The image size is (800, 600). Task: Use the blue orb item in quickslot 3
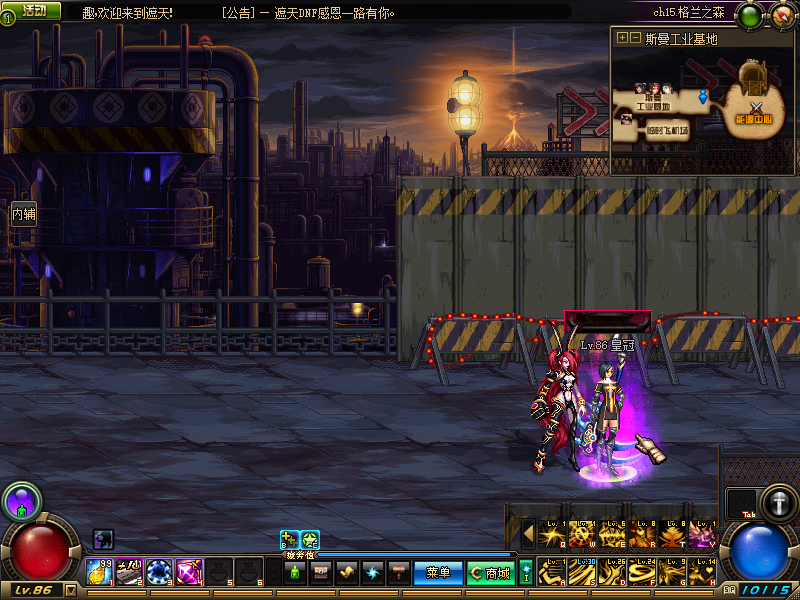[x=159, y=572]
